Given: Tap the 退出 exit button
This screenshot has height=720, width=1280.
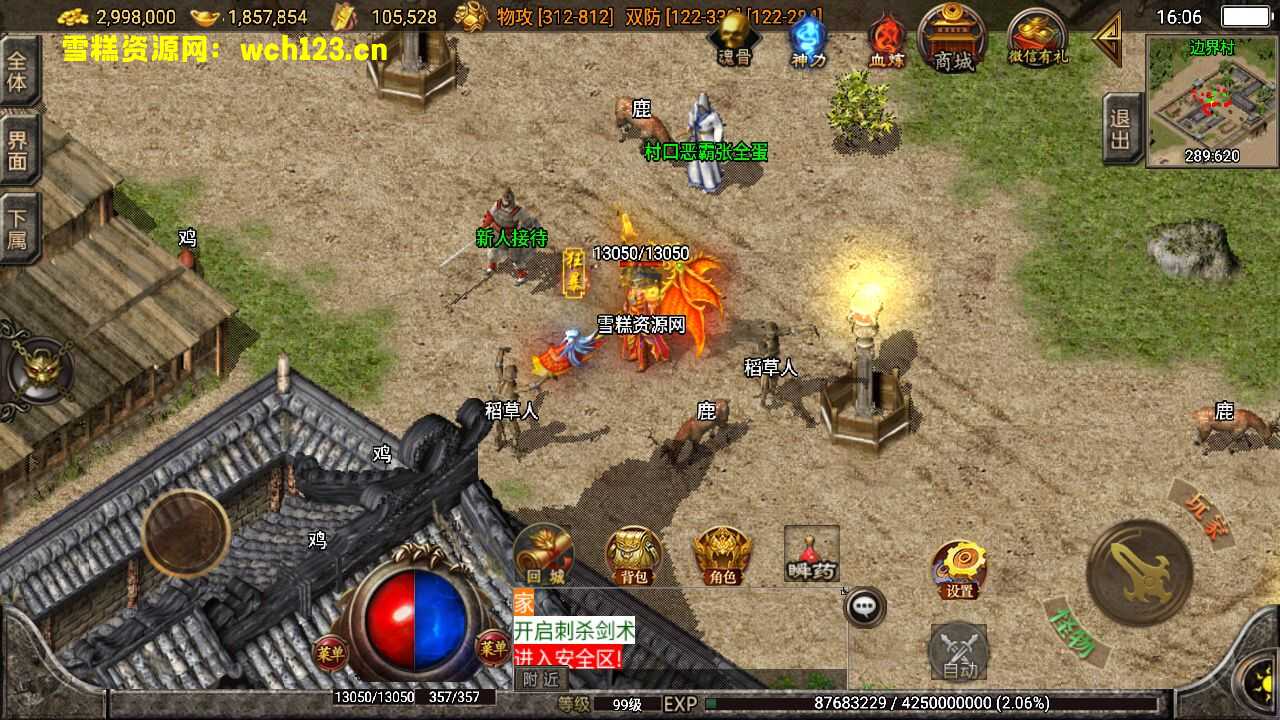Looking at the screenshot, I should click(x=1120, y=129).
